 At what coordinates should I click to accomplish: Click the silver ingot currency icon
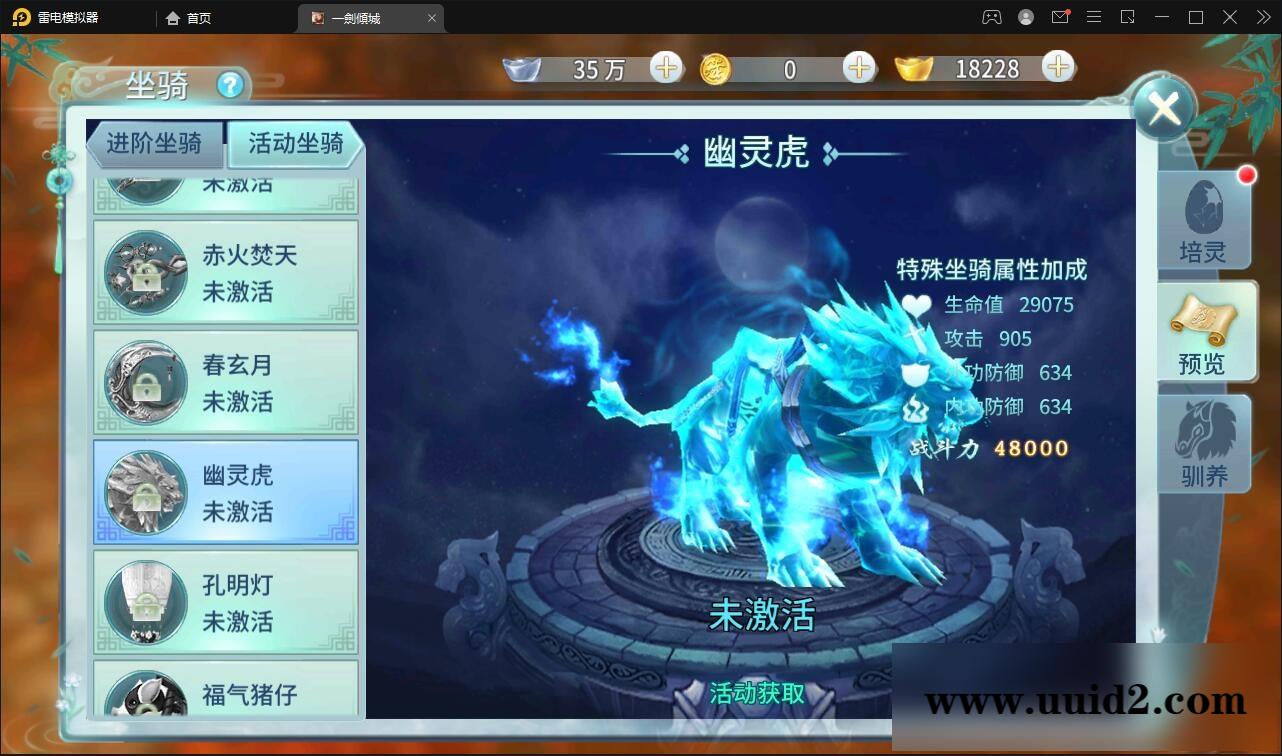pyautogui.click(x=523, y=68)
